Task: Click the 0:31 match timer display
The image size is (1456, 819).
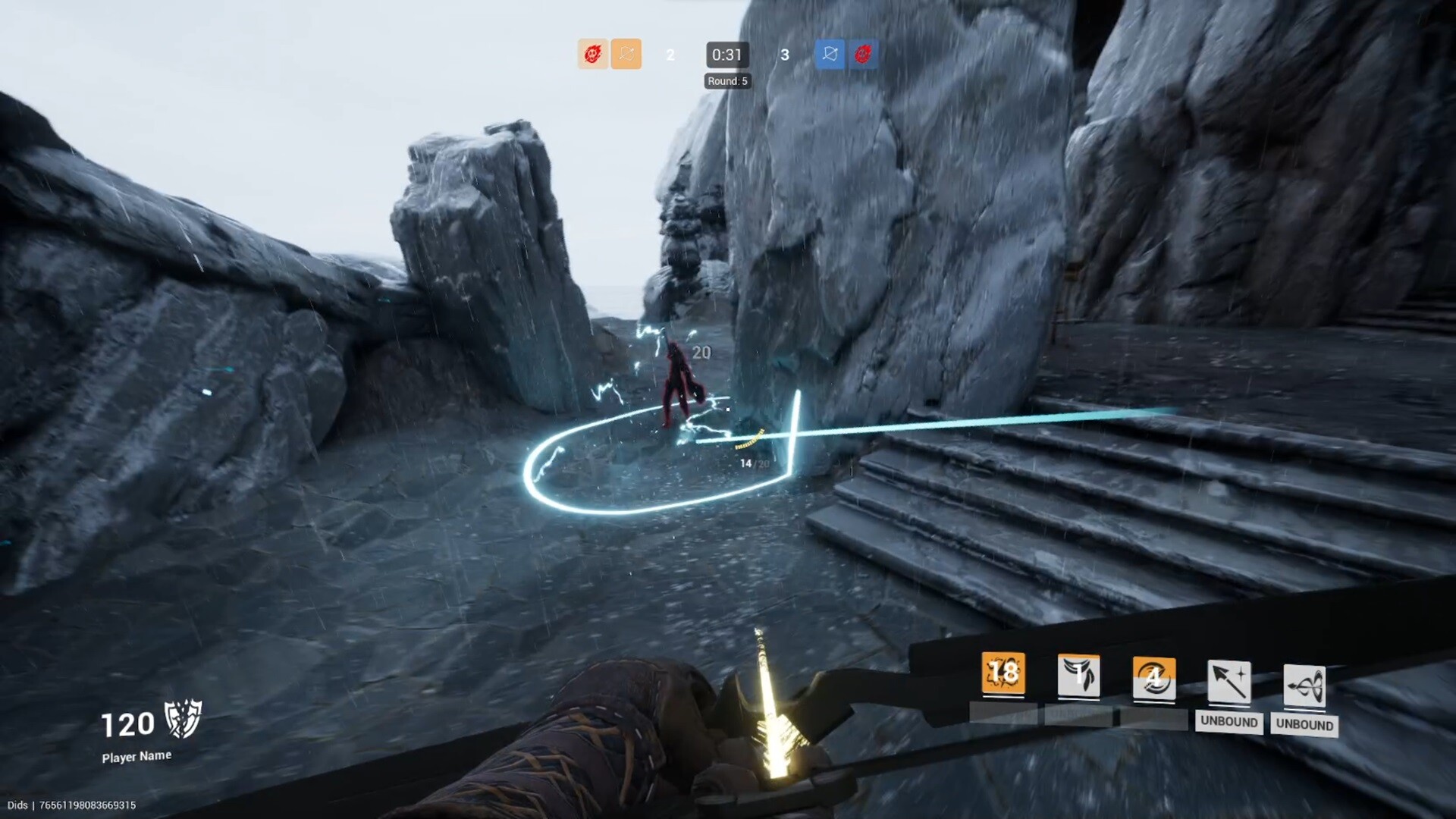Action: point(726,55)
